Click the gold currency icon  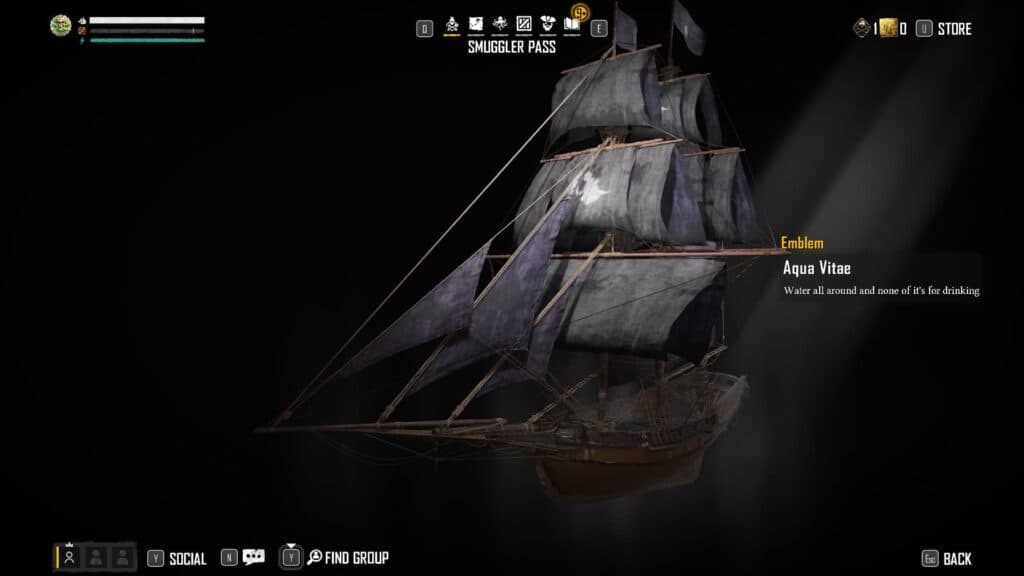887,29
